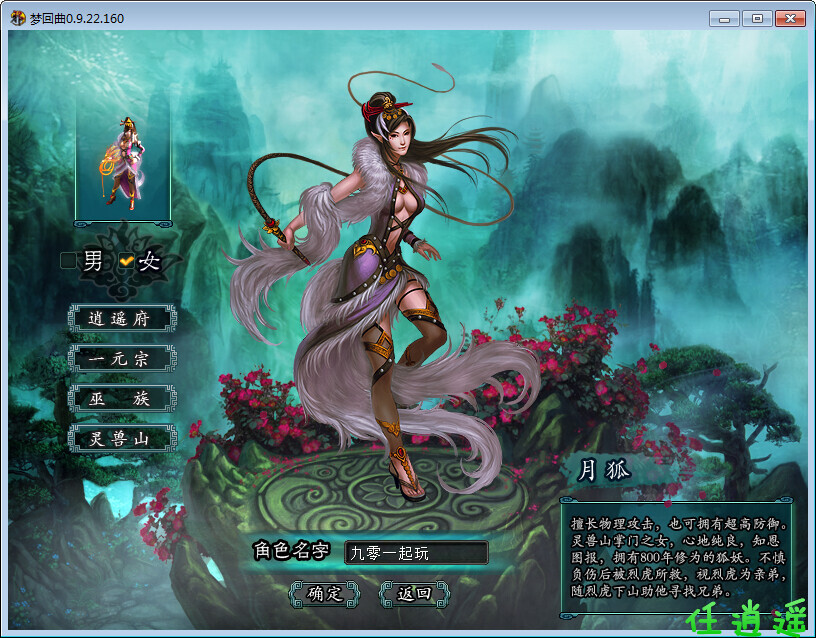Click the 角色名字 character name field

point(415,553)
